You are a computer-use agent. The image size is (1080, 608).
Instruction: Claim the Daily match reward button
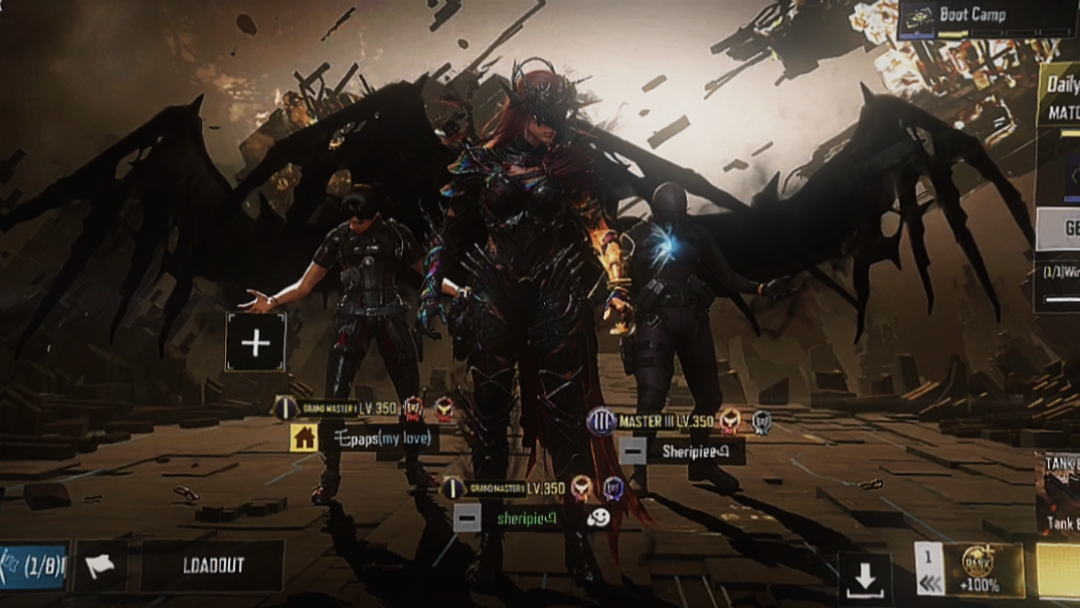(1060, 229)
